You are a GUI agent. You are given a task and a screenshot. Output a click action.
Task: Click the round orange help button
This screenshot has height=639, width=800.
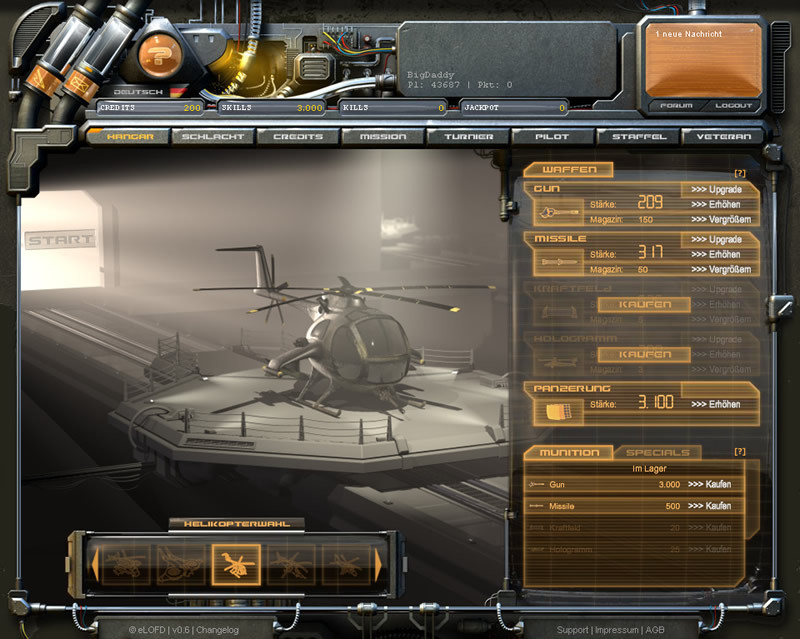point(157,55)
